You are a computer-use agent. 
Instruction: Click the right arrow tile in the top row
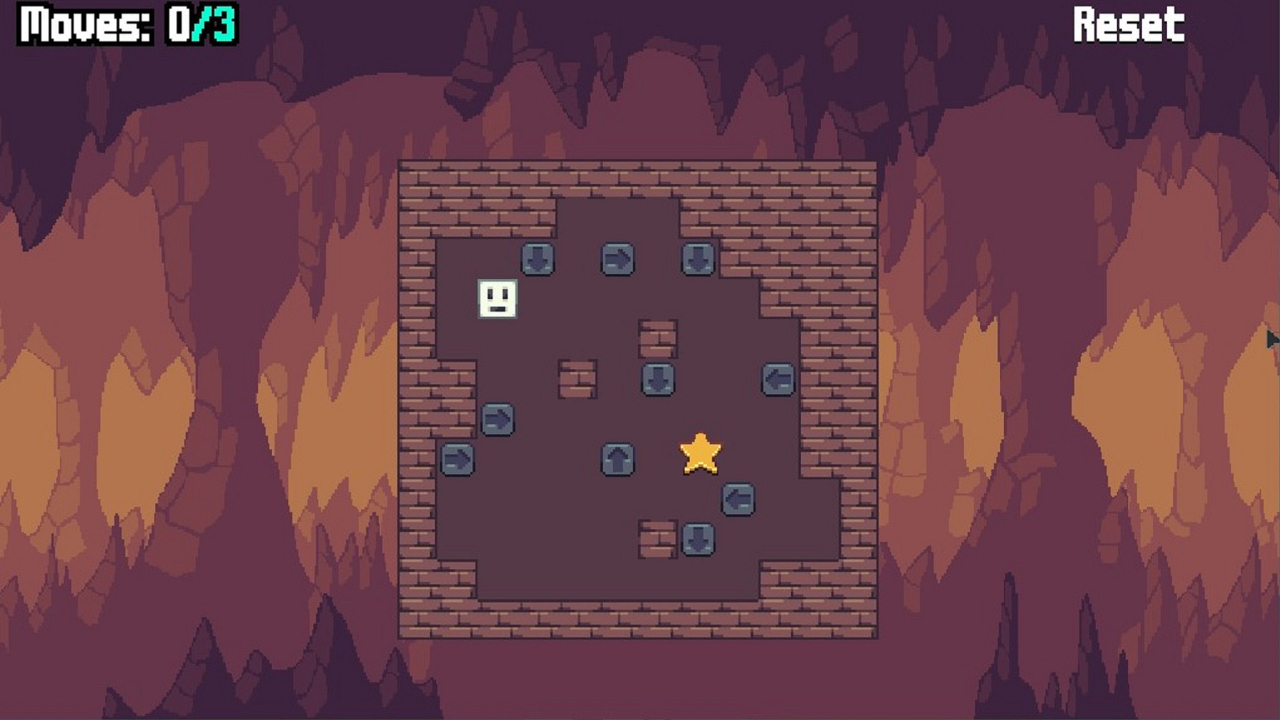618,259
